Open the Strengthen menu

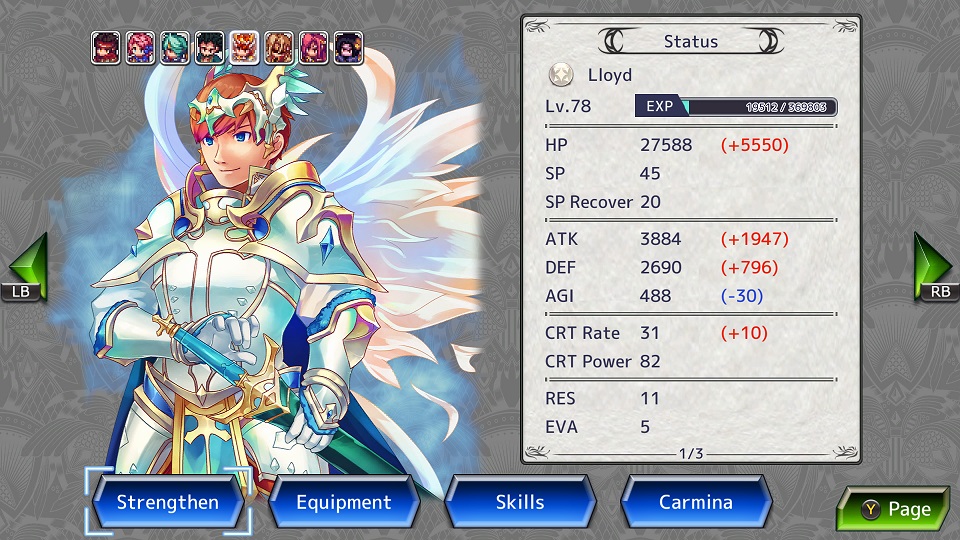167,502
